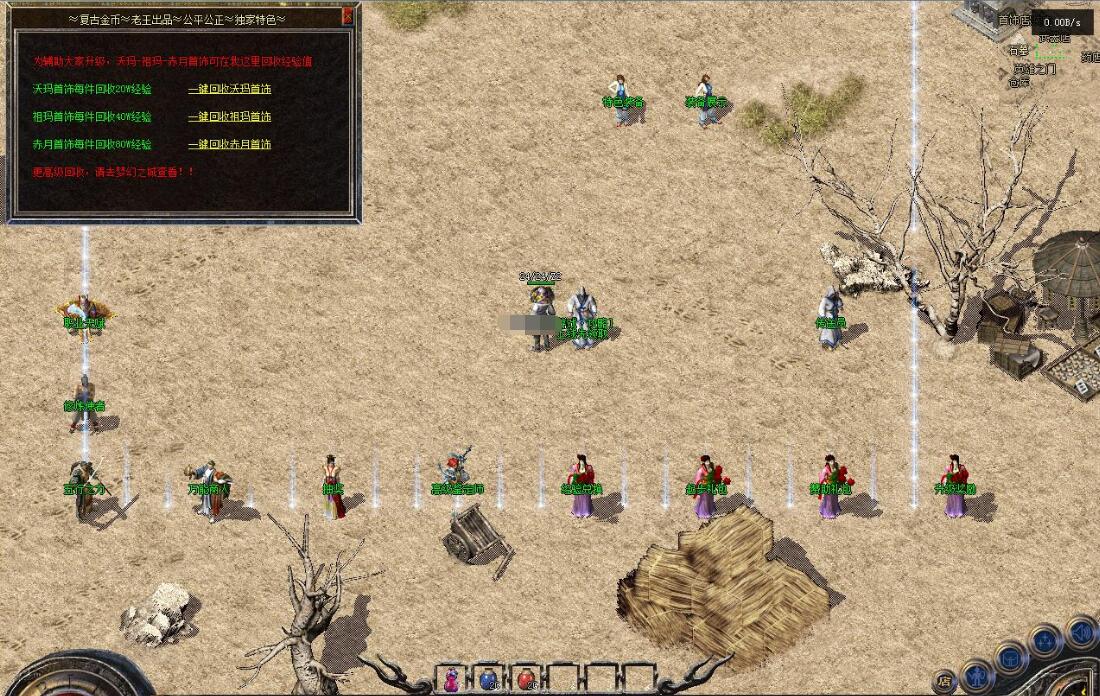
Task: Choose the 一键回收祖玛首饰 option
Action: pyautogui.click(x=230, y=117)
